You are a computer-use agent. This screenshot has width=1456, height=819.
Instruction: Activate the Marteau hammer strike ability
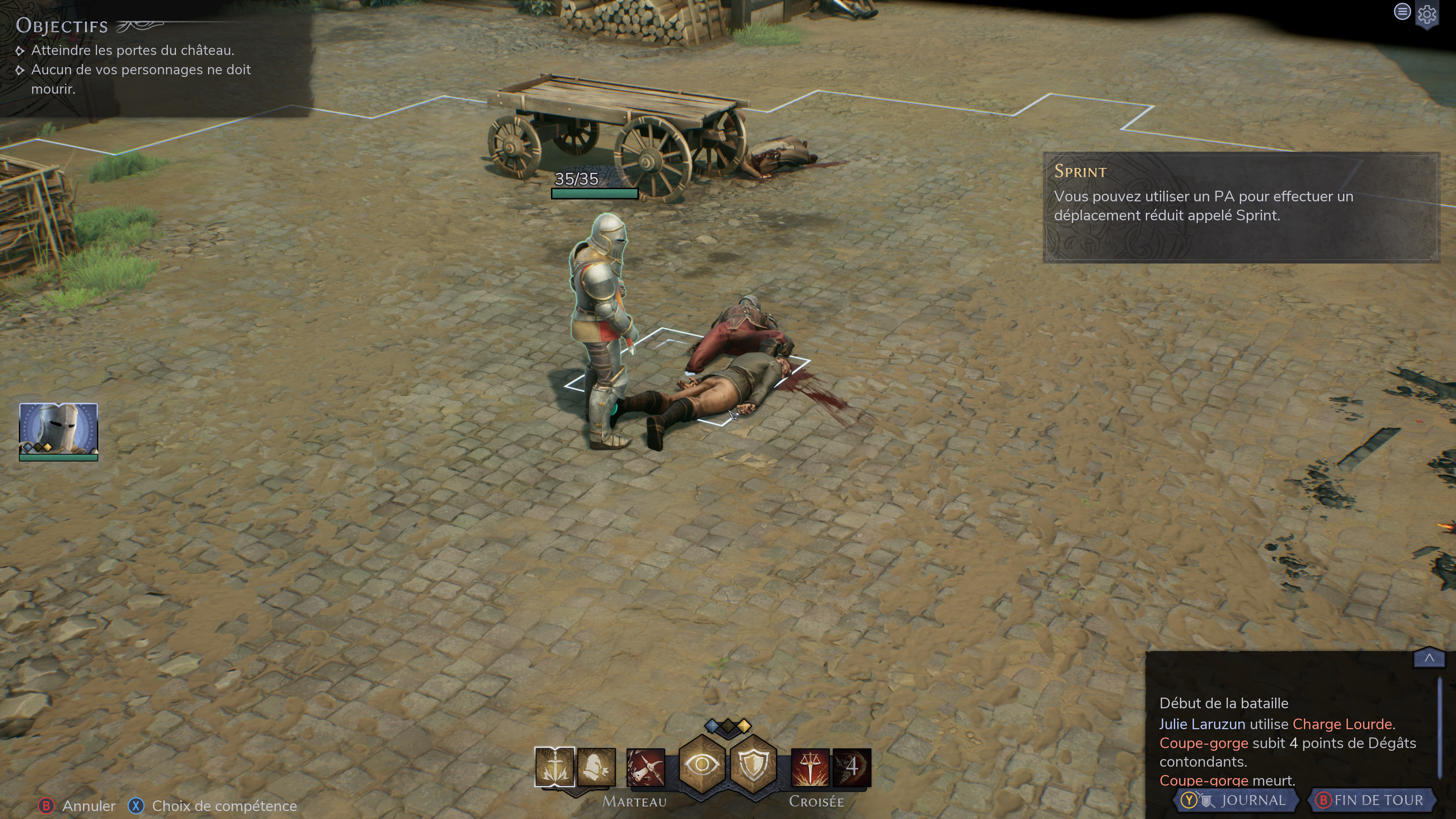(x=645, y=767)
